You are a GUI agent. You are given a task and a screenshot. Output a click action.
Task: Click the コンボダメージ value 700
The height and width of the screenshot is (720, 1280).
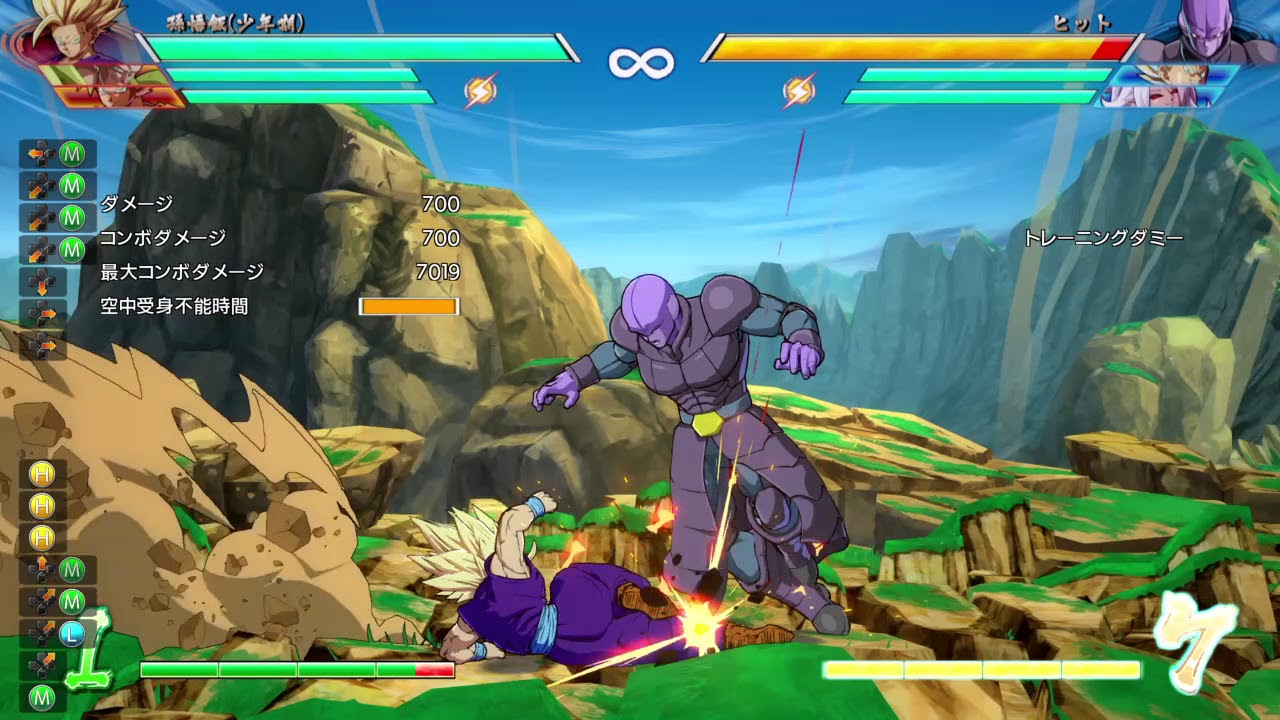pyautogui.click(x=443, y=239)
